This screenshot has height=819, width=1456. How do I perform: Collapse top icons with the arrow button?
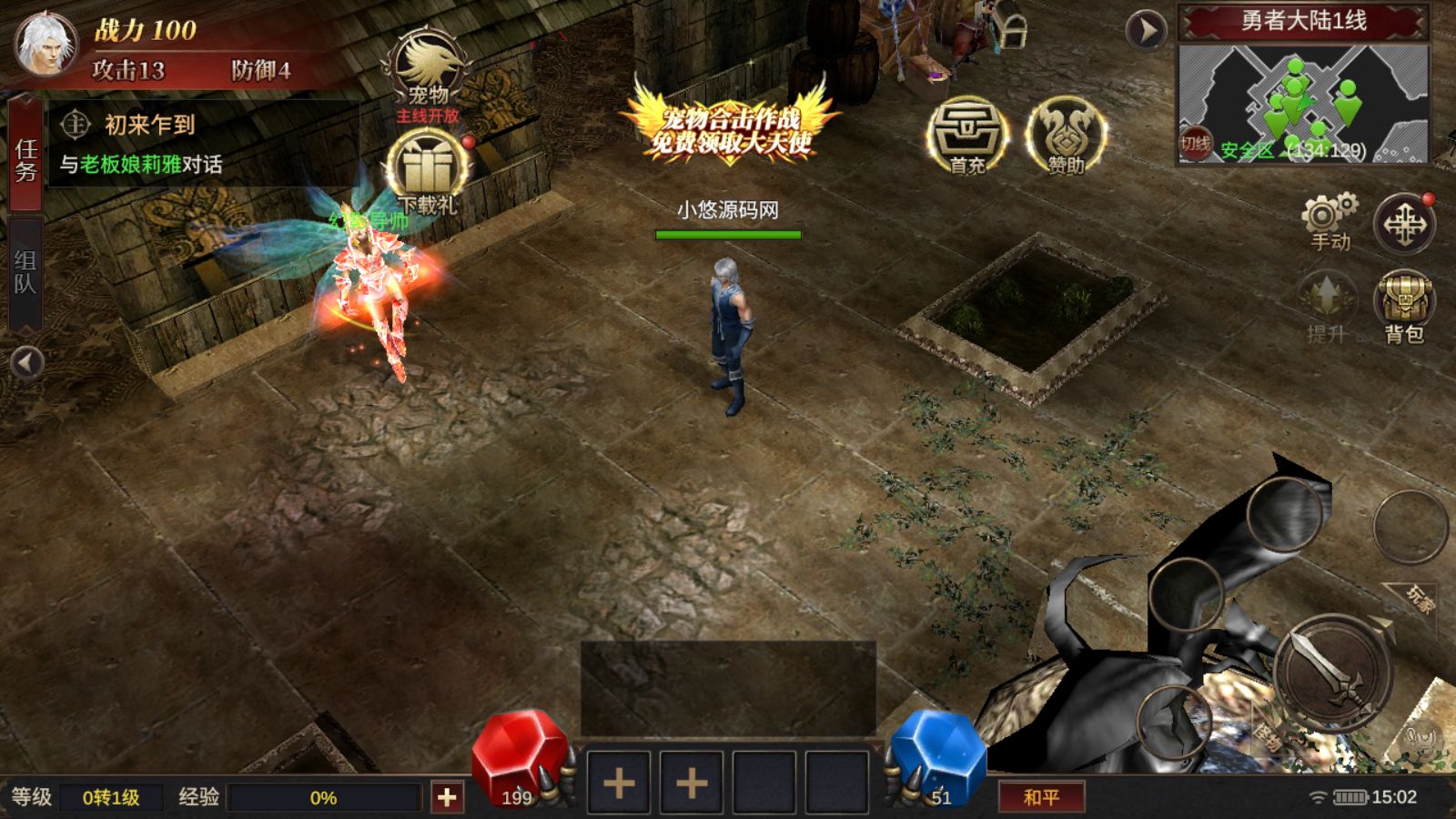1146,30
